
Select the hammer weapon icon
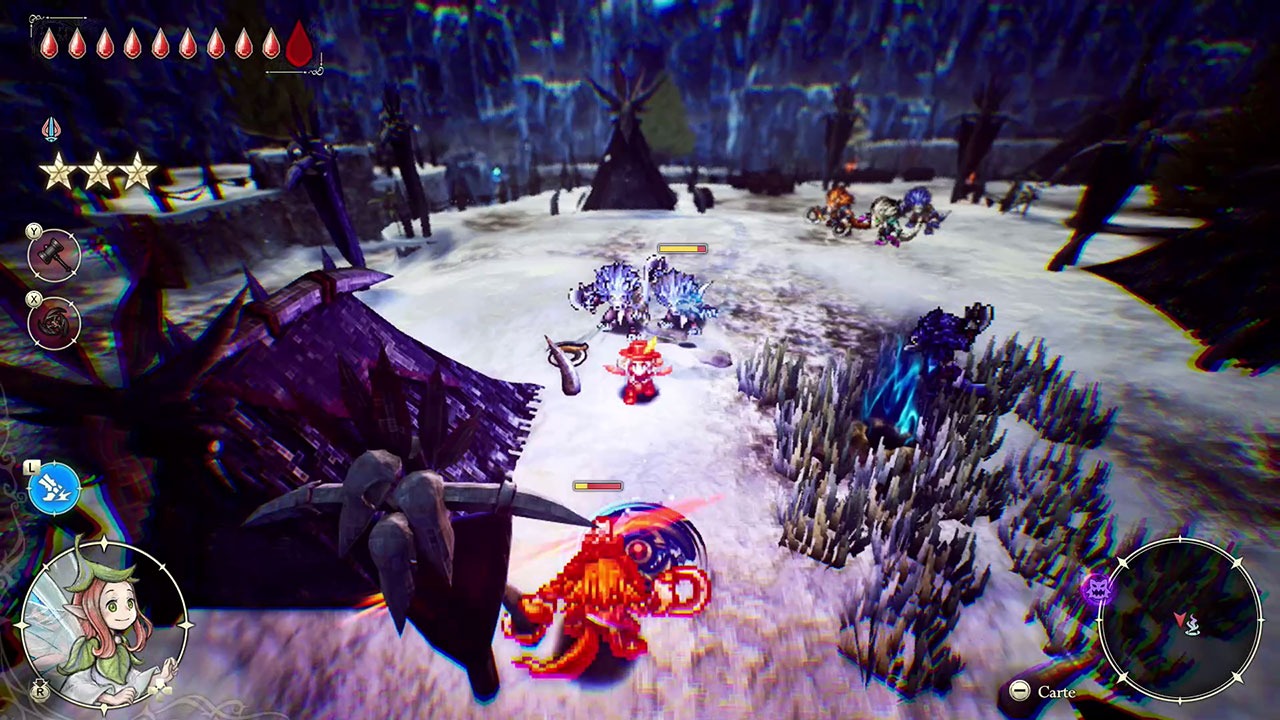point(54,256)
